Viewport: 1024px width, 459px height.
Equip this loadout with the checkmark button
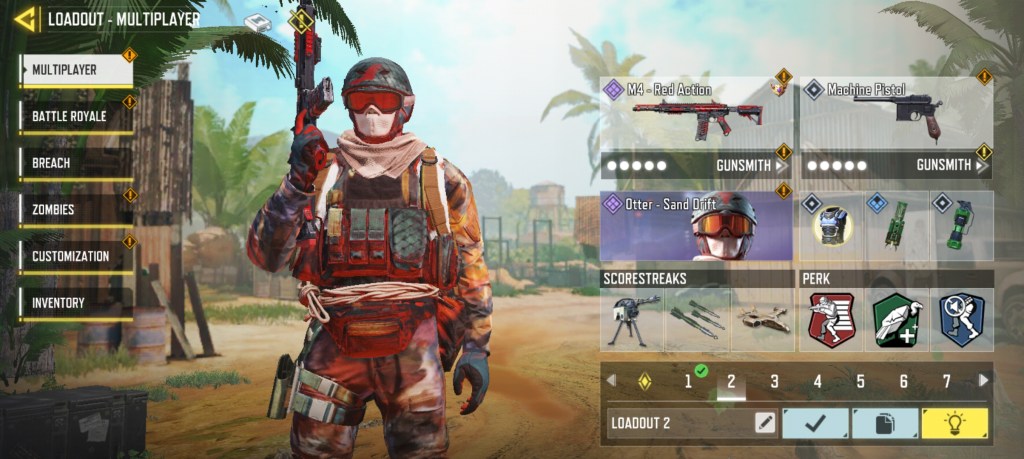[814, 423]
